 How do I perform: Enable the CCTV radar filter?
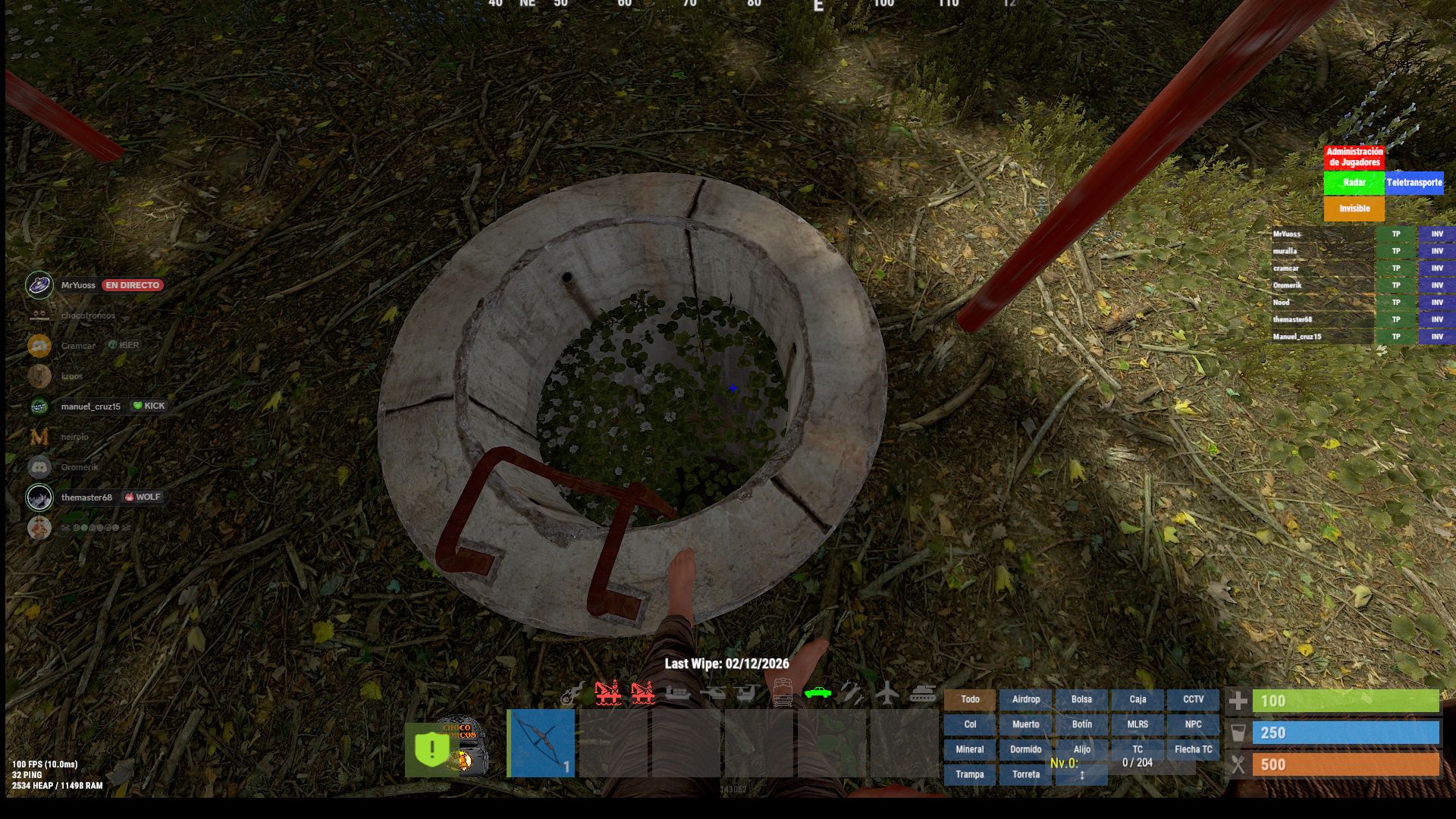1193,699
